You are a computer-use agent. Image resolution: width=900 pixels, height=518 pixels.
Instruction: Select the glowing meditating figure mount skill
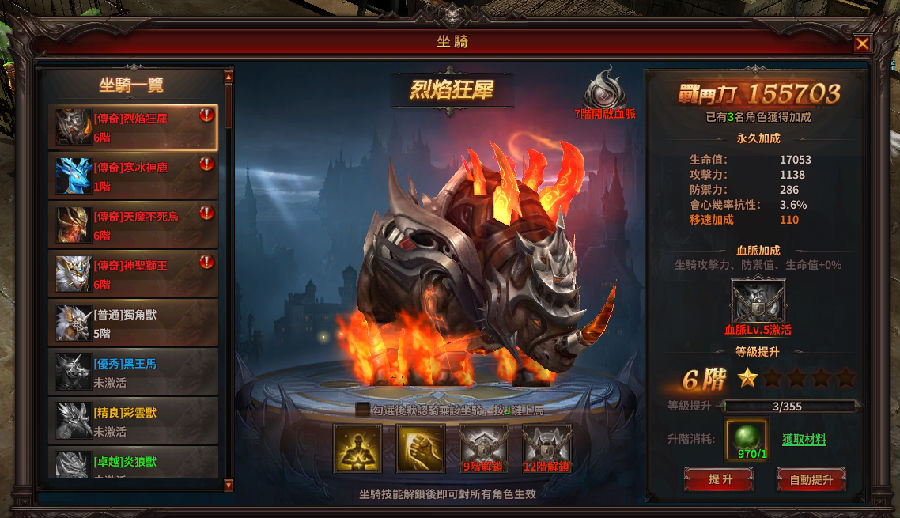(x=357, y=447)
